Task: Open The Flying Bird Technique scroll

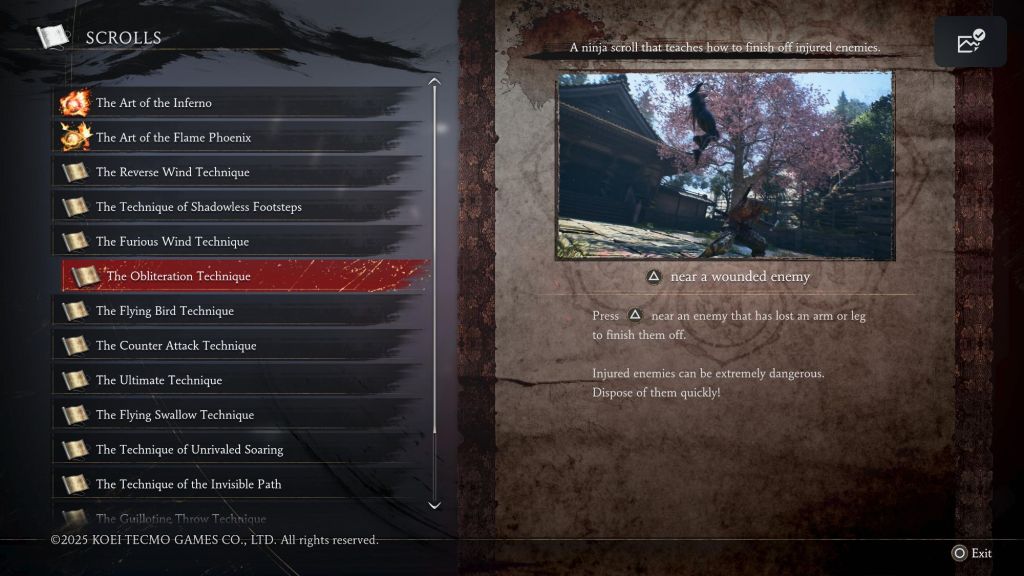Action: click(164, 311)
